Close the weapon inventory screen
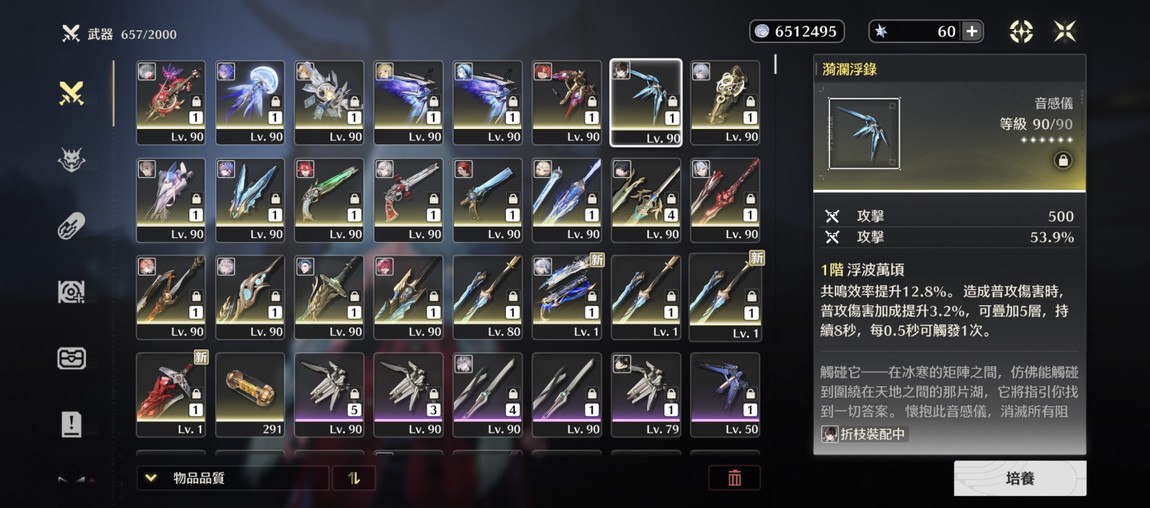 tap(1065, 31)
